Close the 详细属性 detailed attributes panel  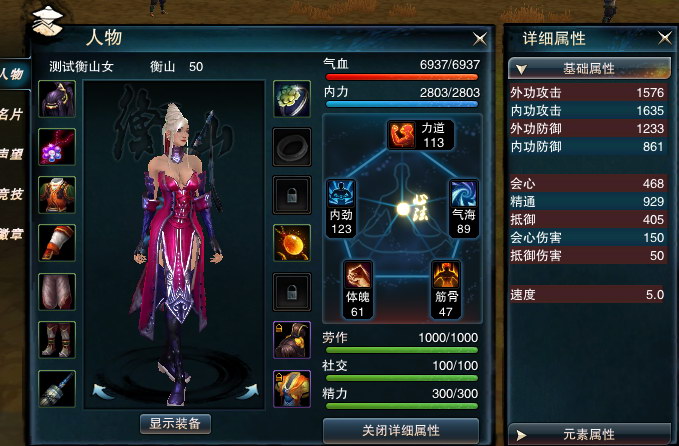665,38
